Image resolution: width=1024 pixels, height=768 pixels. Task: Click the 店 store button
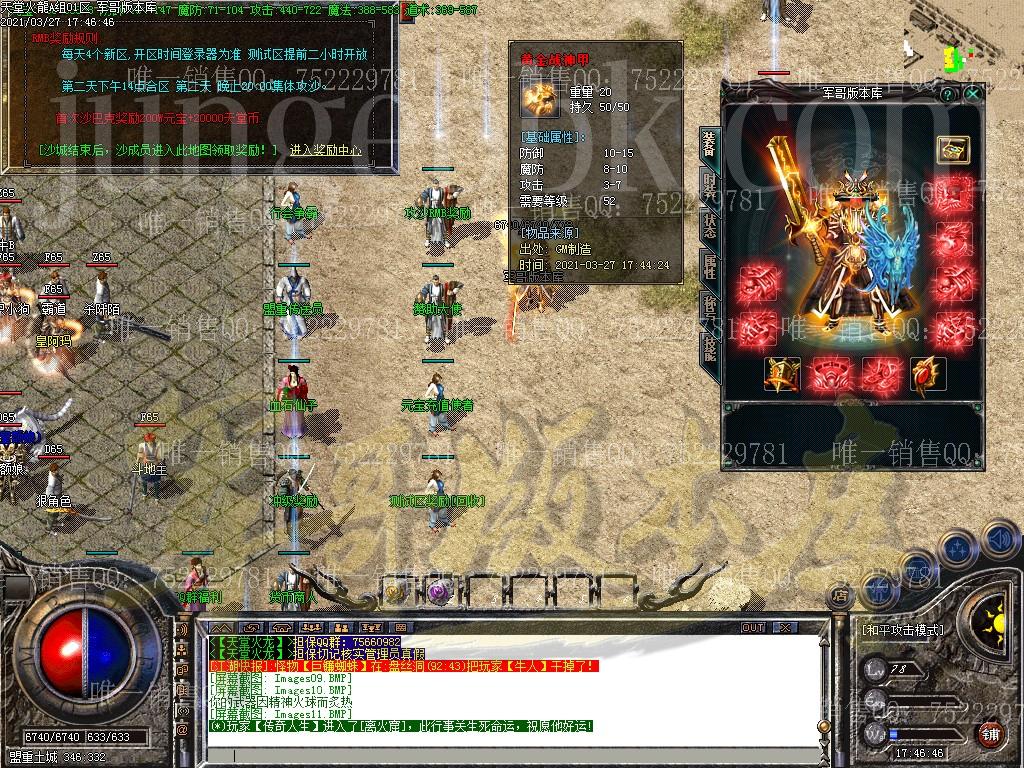pos(840,596)
